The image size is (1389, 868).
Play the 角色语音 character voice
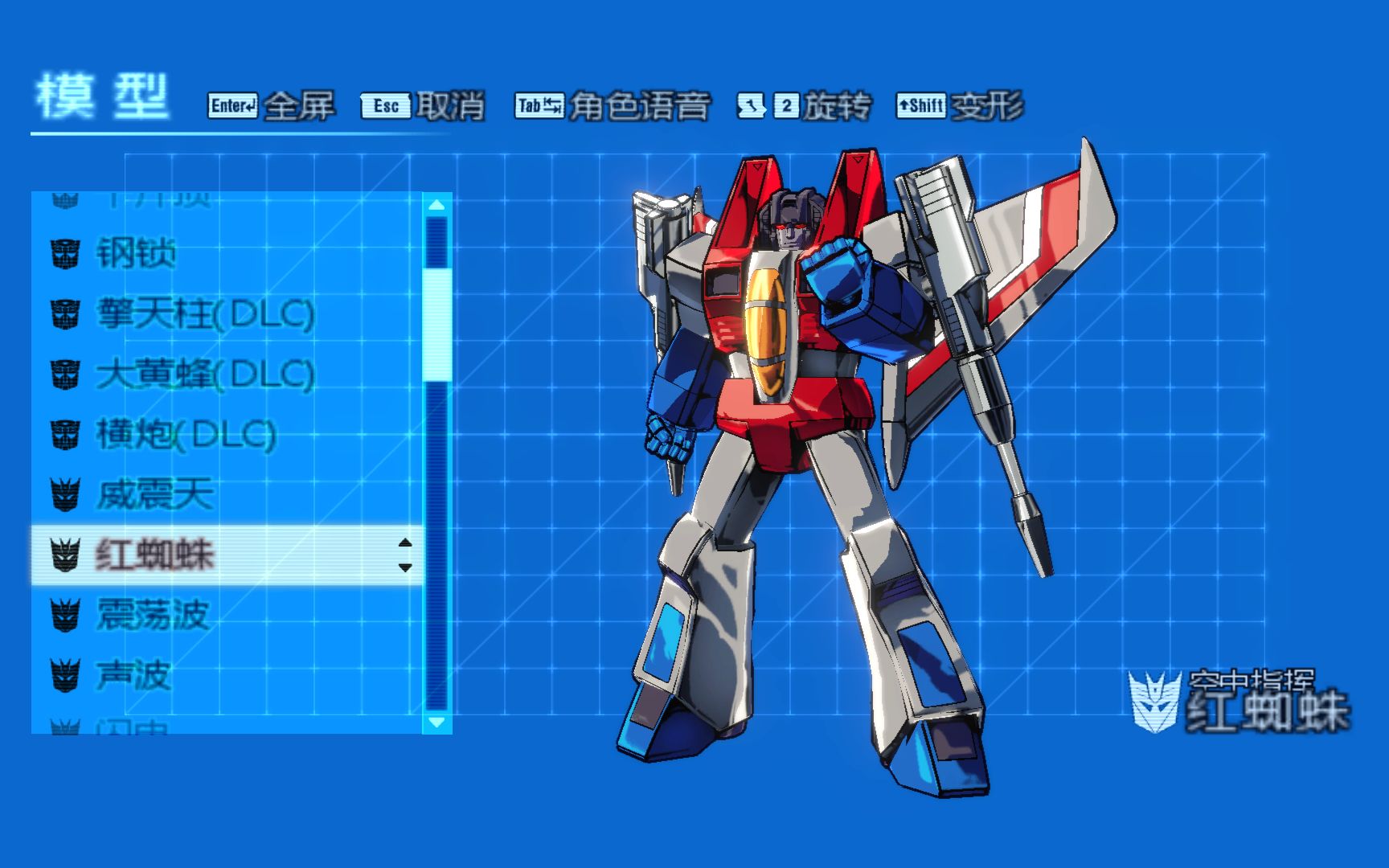613,106
